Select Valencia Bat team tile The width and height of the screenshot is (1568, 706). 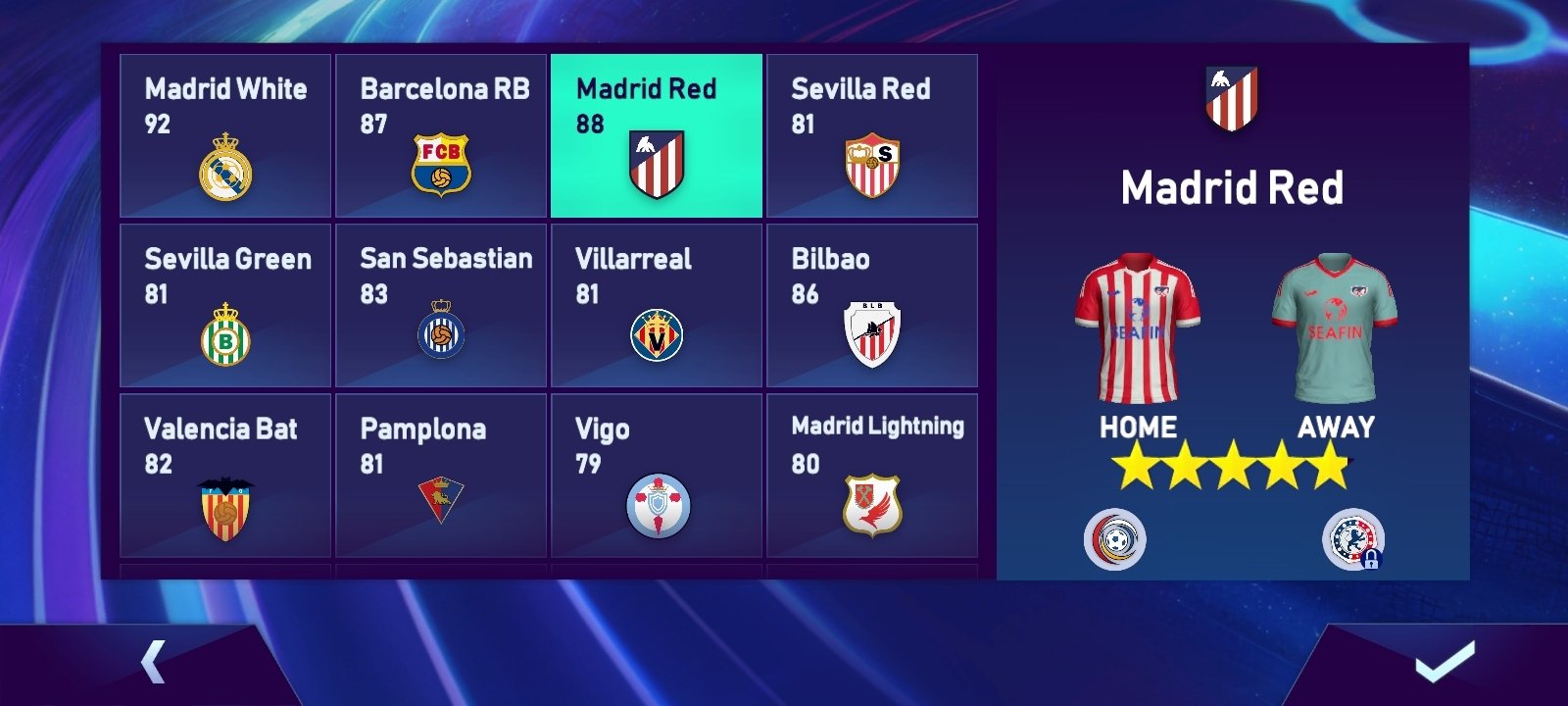tap(225, 476)
